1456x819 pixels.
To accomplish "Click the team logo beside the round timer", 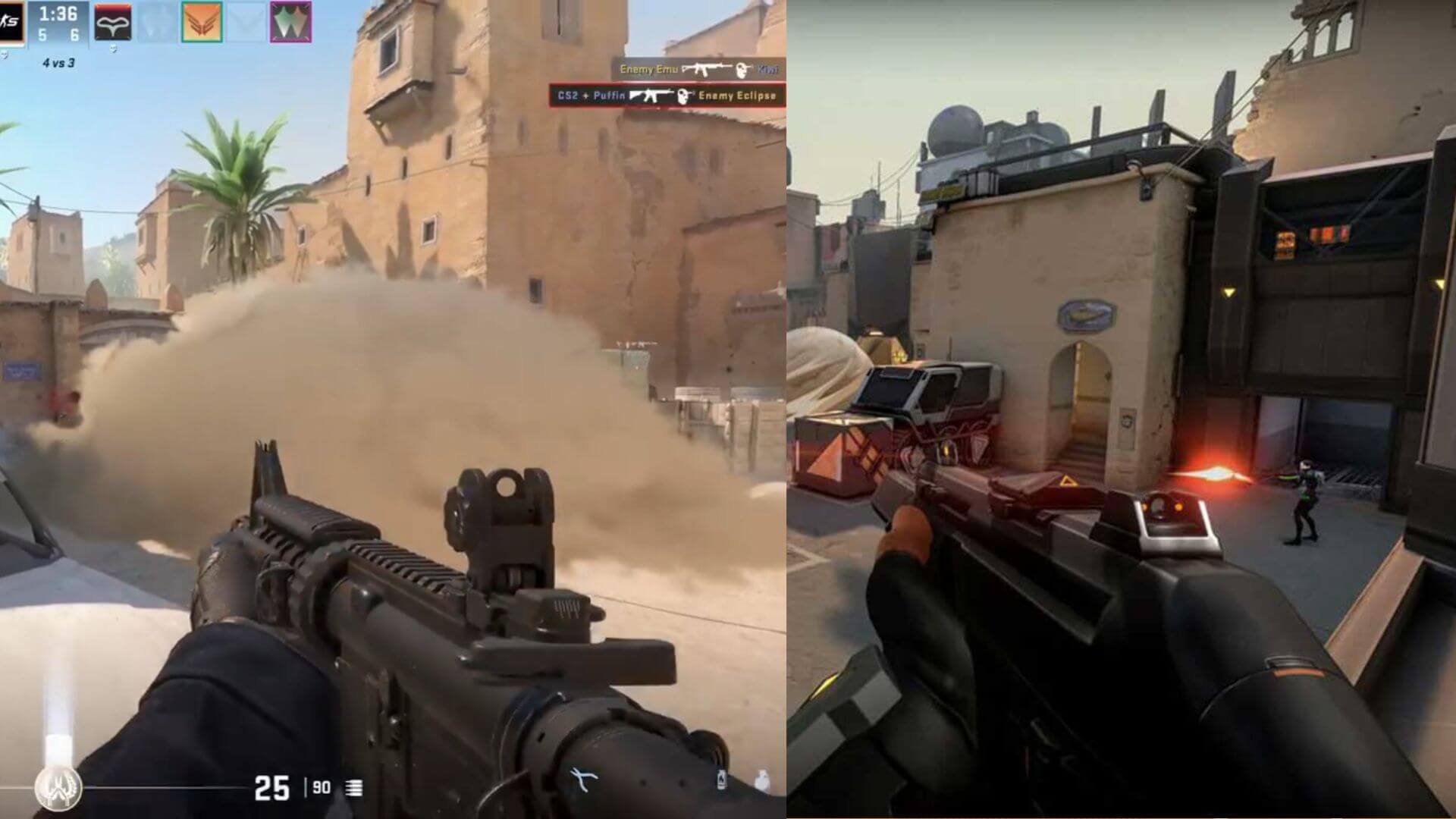I will coord(11,22).
